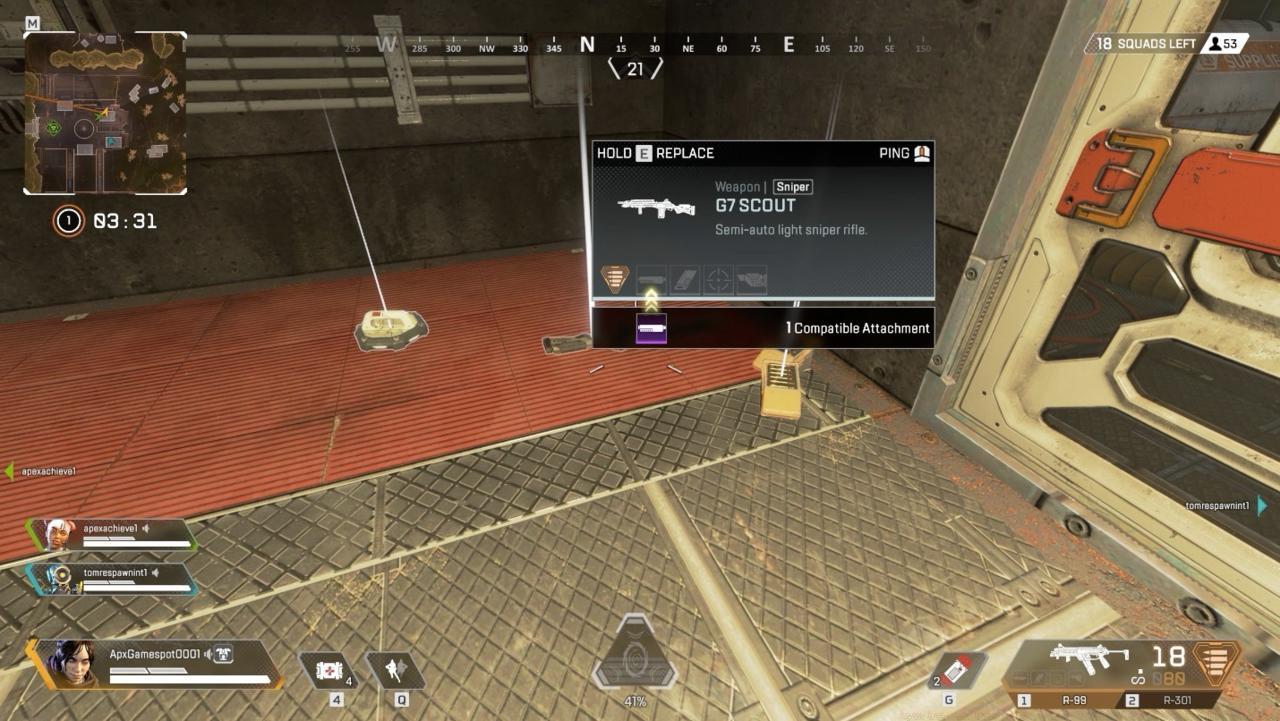The image size is (1280, 721).
Task: Click the G7 Scout weapon image
Action: pyautogui.click(x=656, y=207)
